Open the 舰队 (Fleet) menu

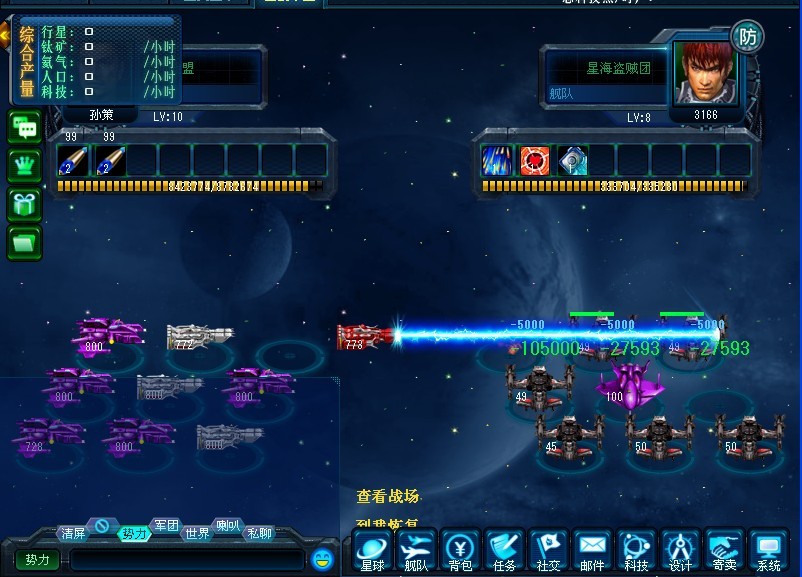coord(416,551)
